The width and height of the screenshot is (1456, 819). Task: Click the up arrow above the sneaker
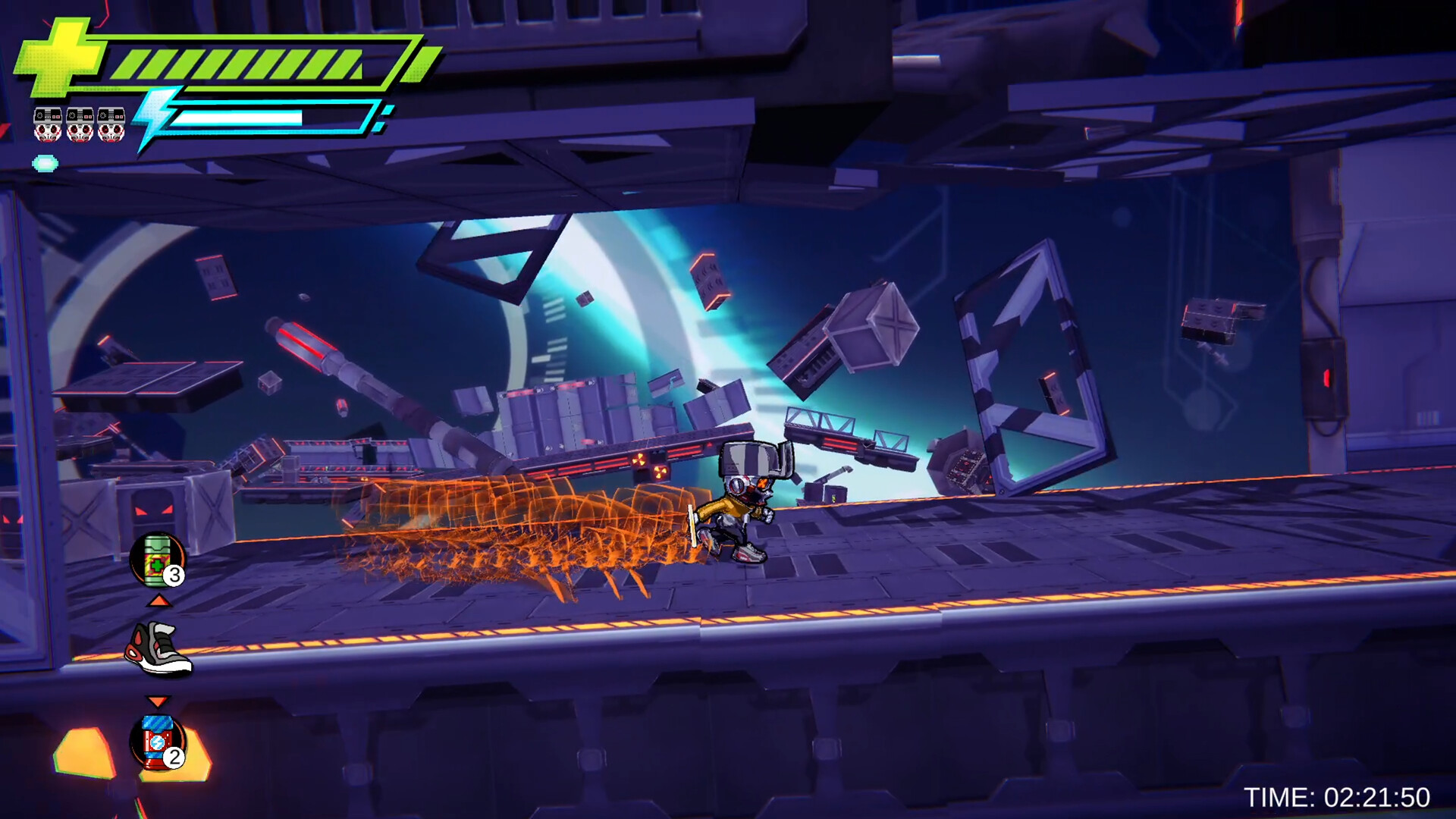pyautogui.click(x=158, y=601)
